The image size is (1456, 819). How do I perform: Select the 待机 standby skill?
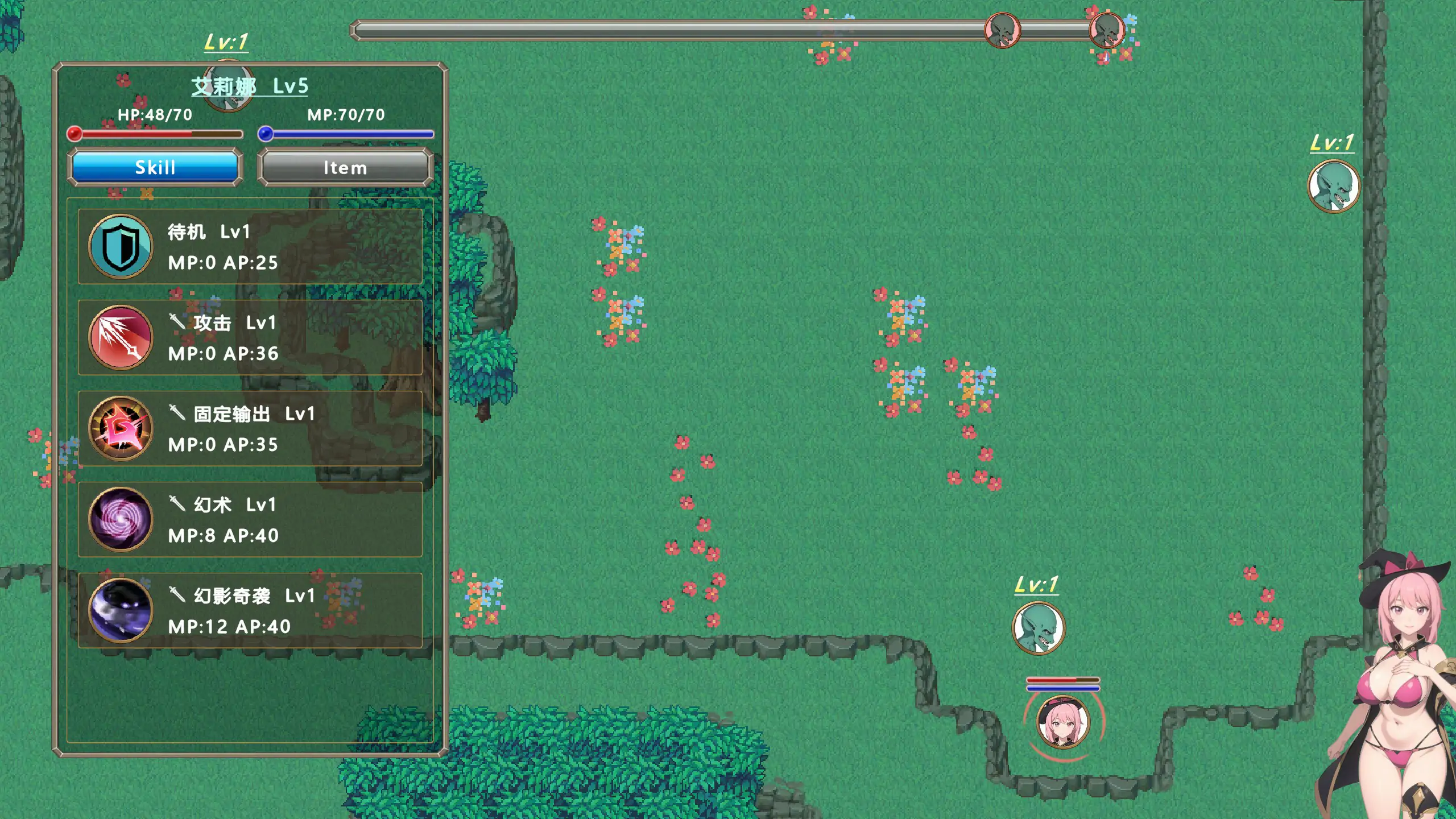250,247
